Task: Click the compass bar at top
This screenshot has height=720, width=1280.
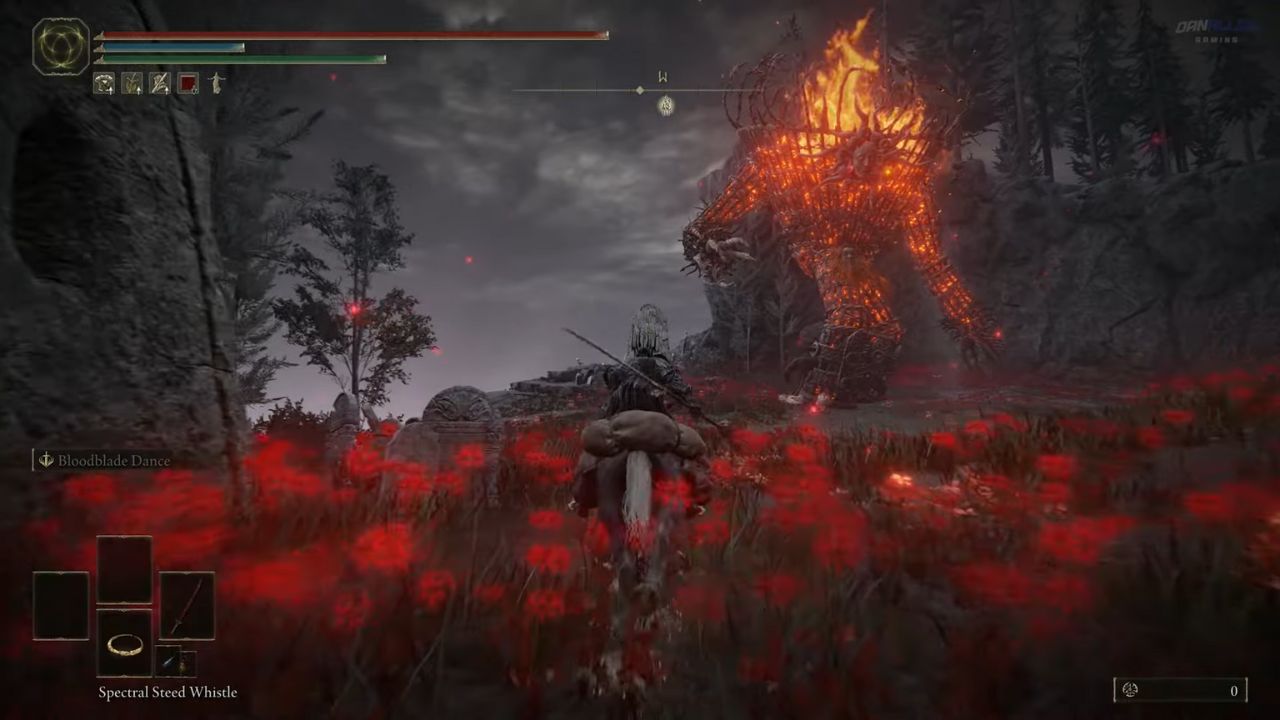Action: pyautogui.click(x=640, y=91)
